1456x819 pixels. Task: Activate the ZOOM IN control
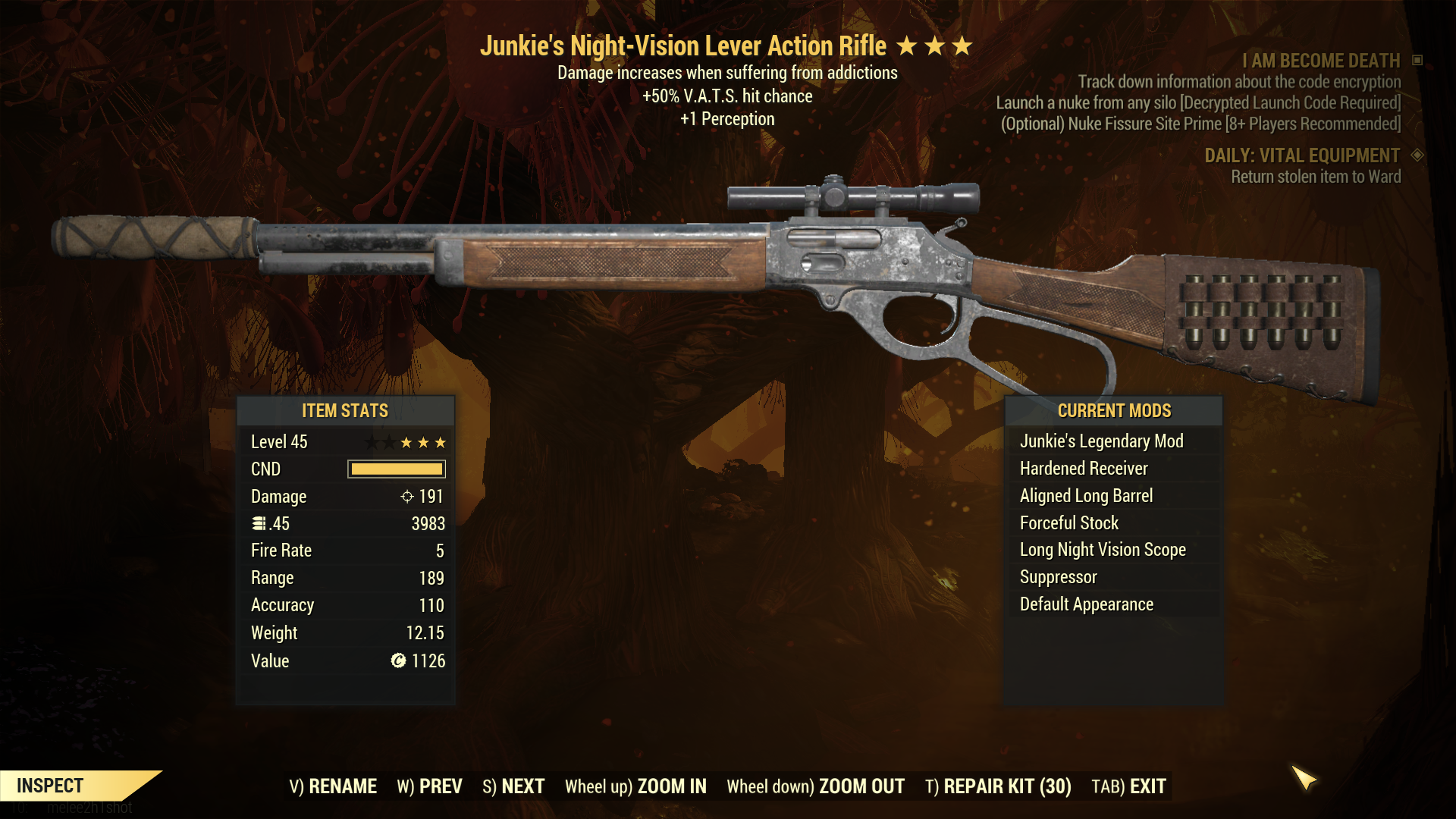click(635, 786)
